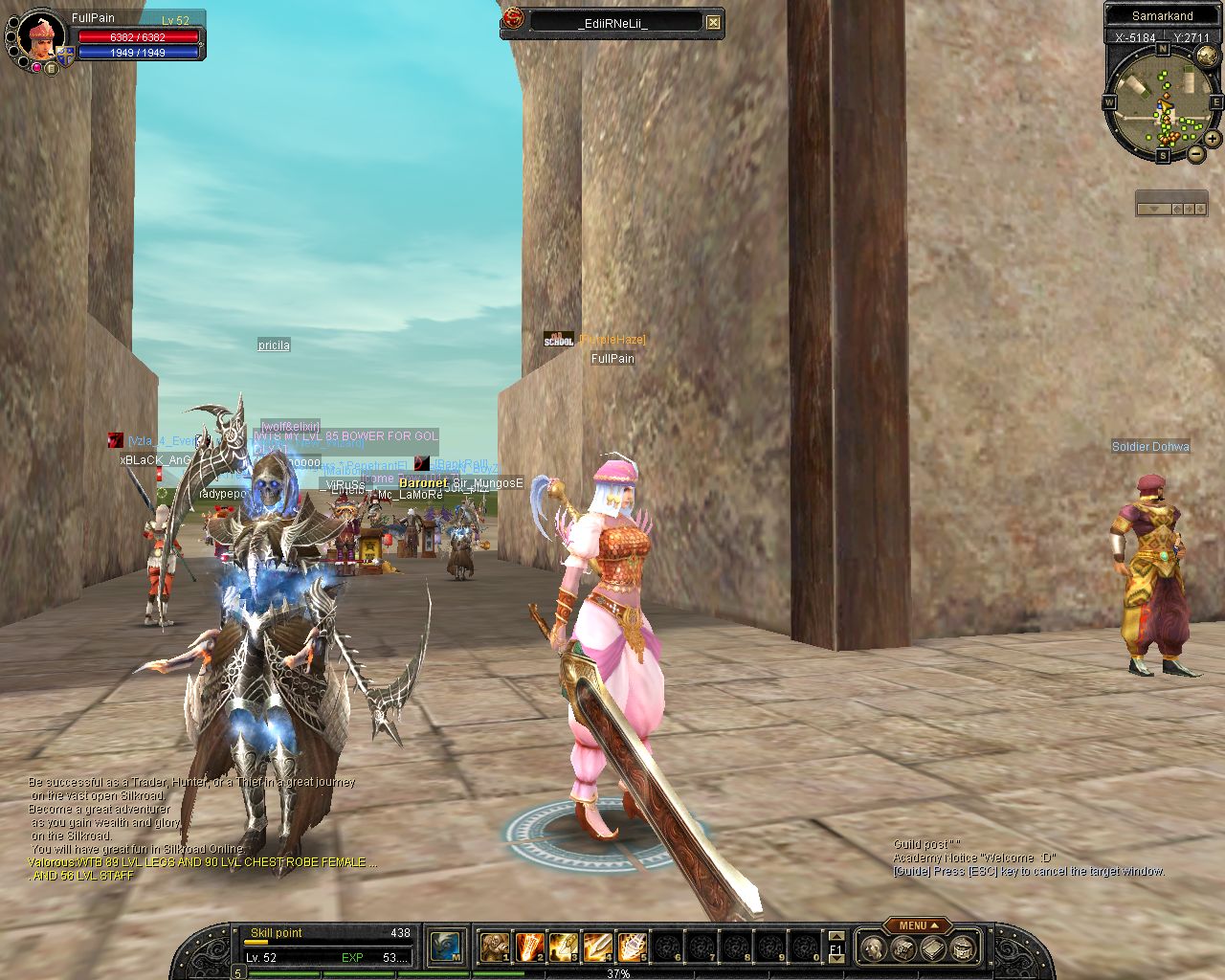The height and width of the screenshot is (980, 1225).
Task: Zoom in the minimap with plus button
Action: click(x=1212, y=139)
